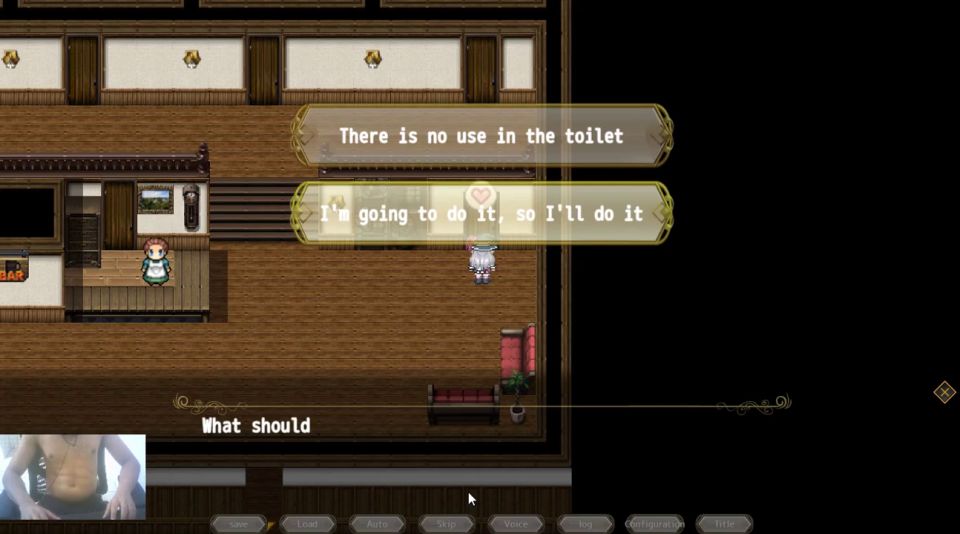This screenshot has height=534, width=960.
Task: Click the gold diamond icon beside message window
Action: [x=944, y=392]
